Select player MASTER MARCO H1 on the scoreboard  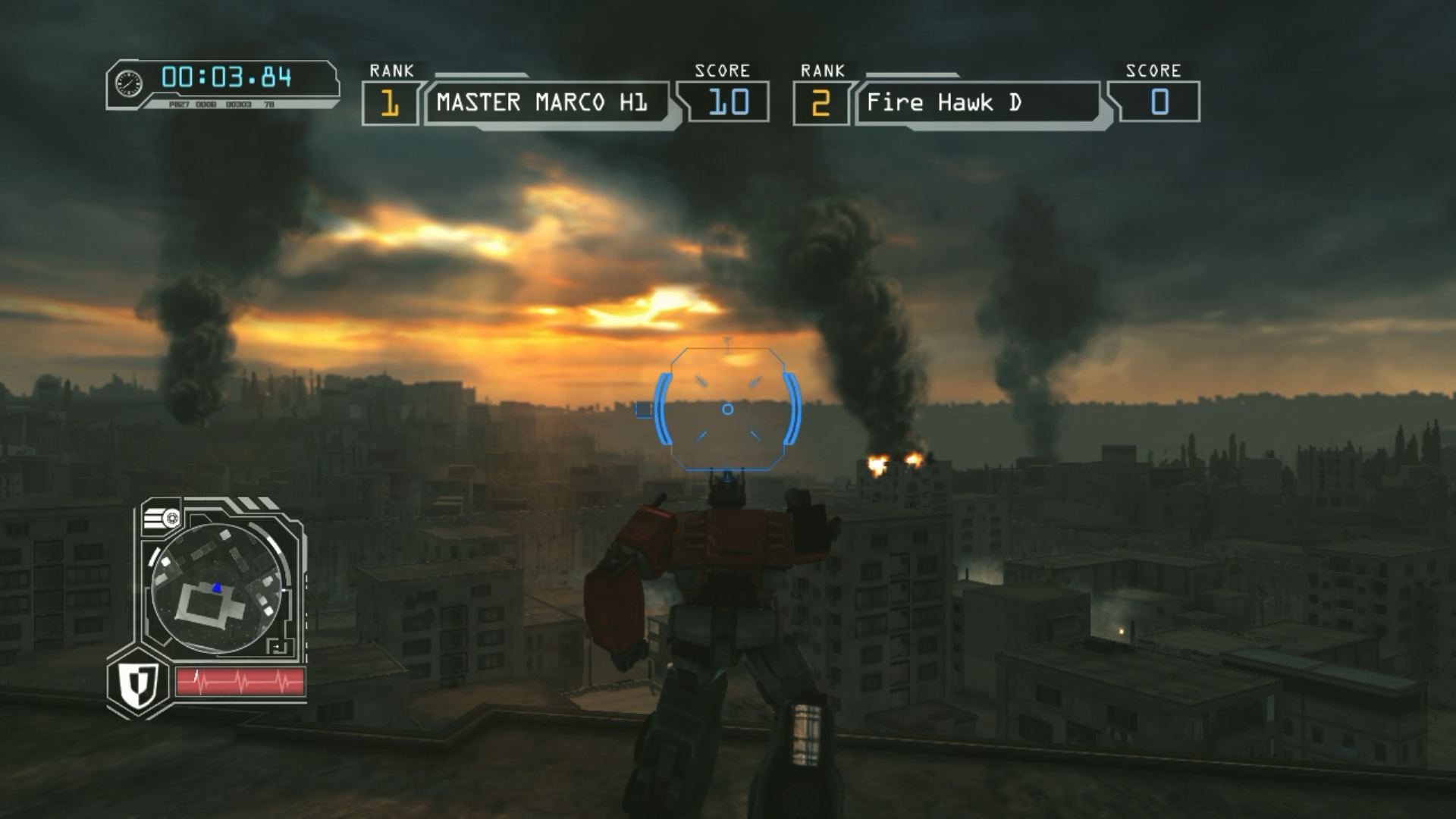(541, 102)
